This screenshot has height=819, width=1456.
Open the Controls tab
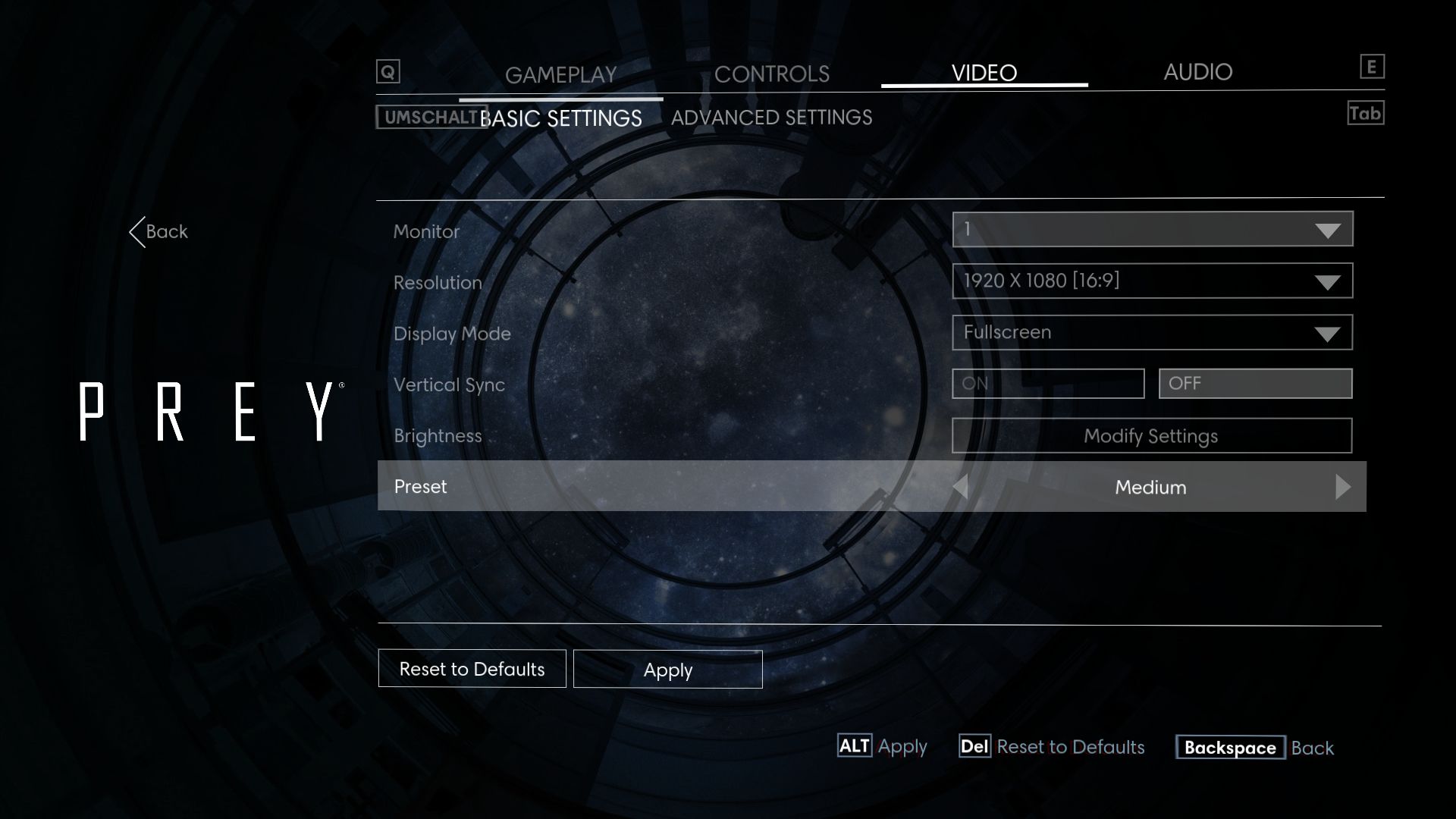pos(771,74)
